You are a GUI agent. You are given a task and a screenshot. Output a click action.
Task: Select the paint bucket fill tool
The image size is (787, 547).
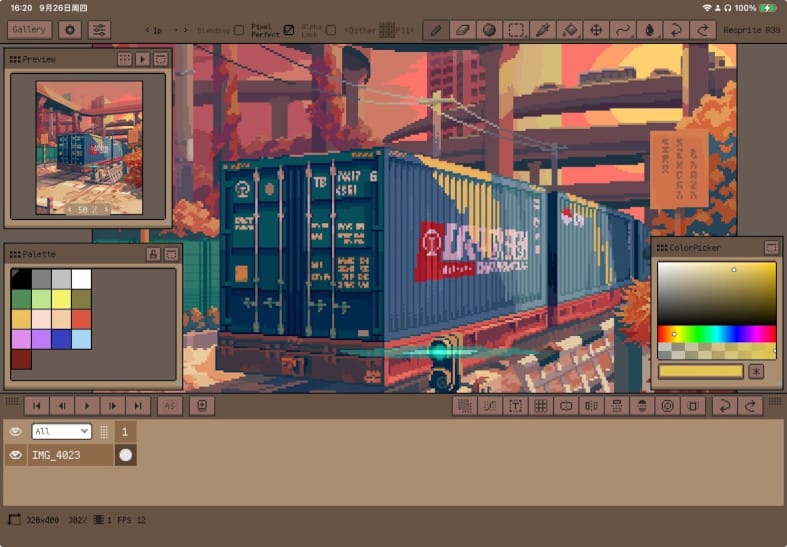[569, 30]
